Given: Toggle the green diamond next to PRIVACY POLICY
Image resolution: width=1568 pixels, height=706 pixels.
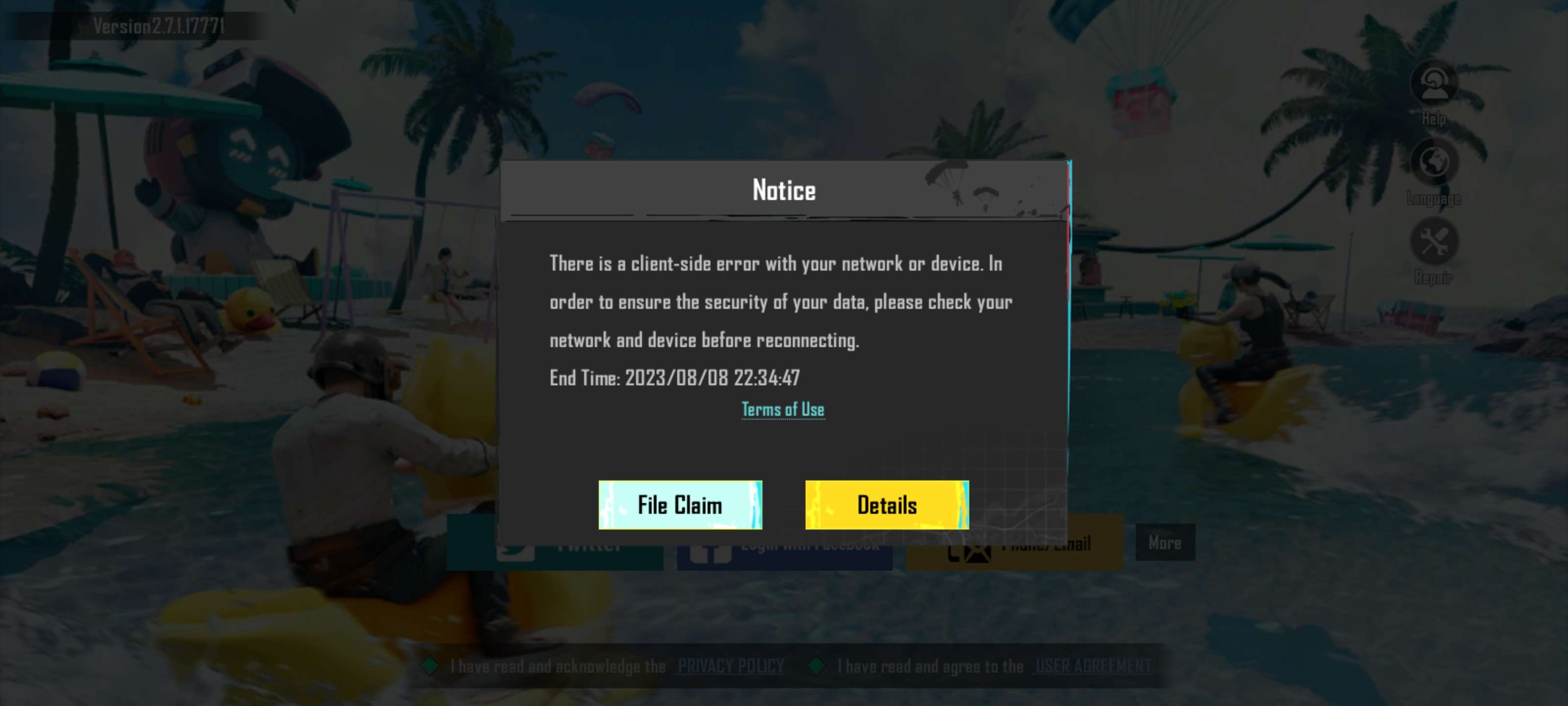Looking at the screenshot, I should [x=430, y=666].
